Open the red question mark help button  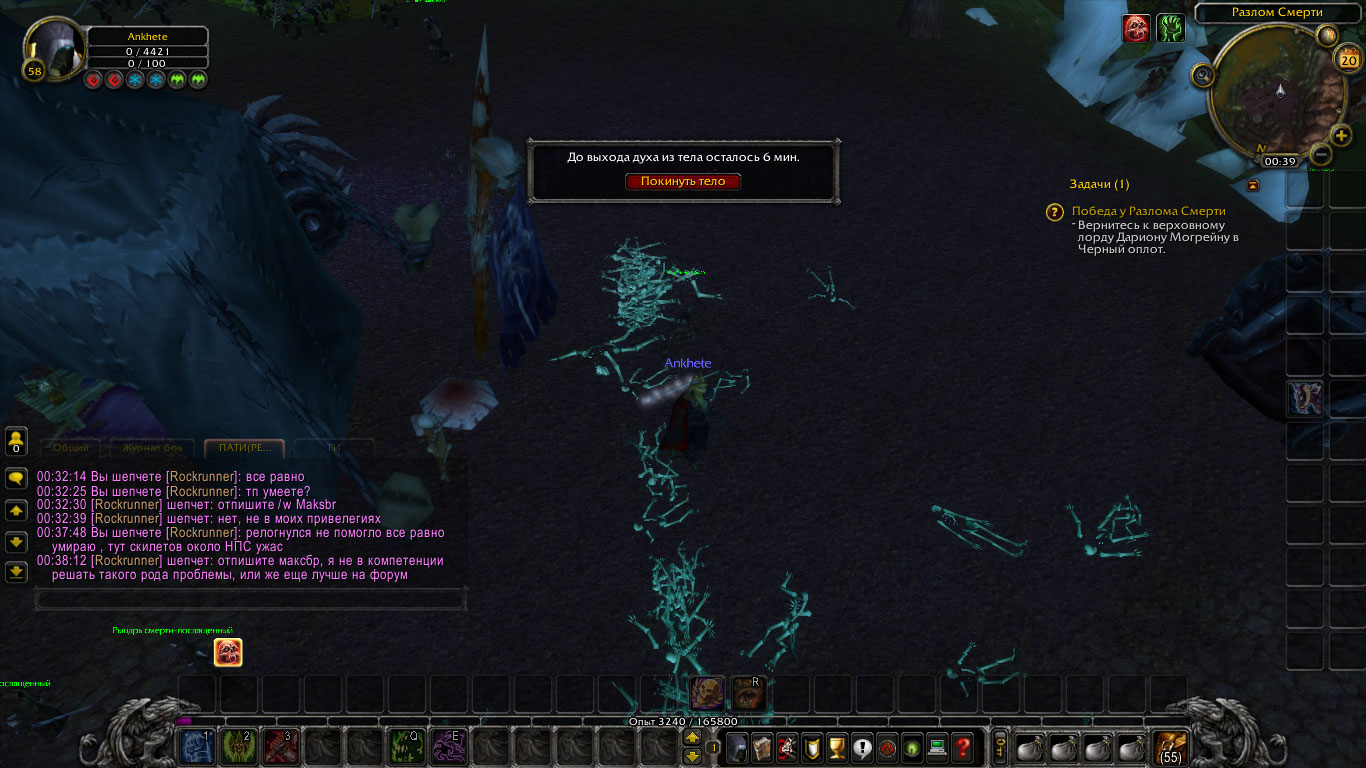click(962, 747)
